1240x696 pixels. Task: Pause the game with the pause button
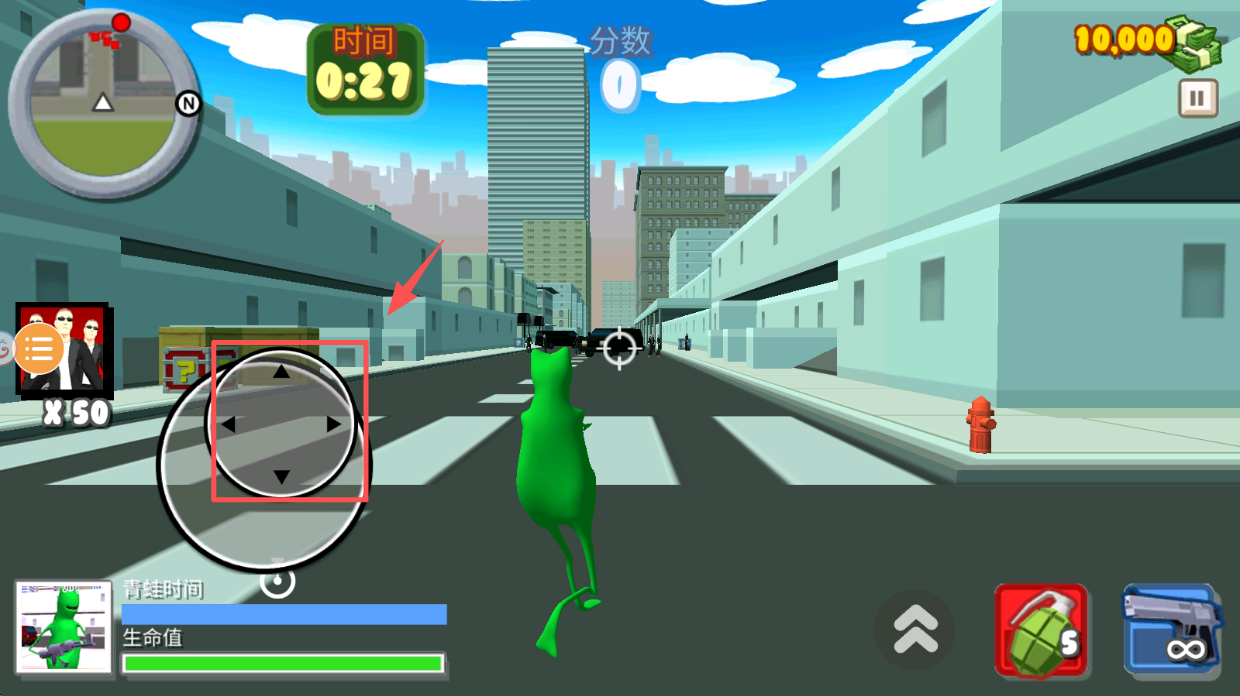(1197, 98)
